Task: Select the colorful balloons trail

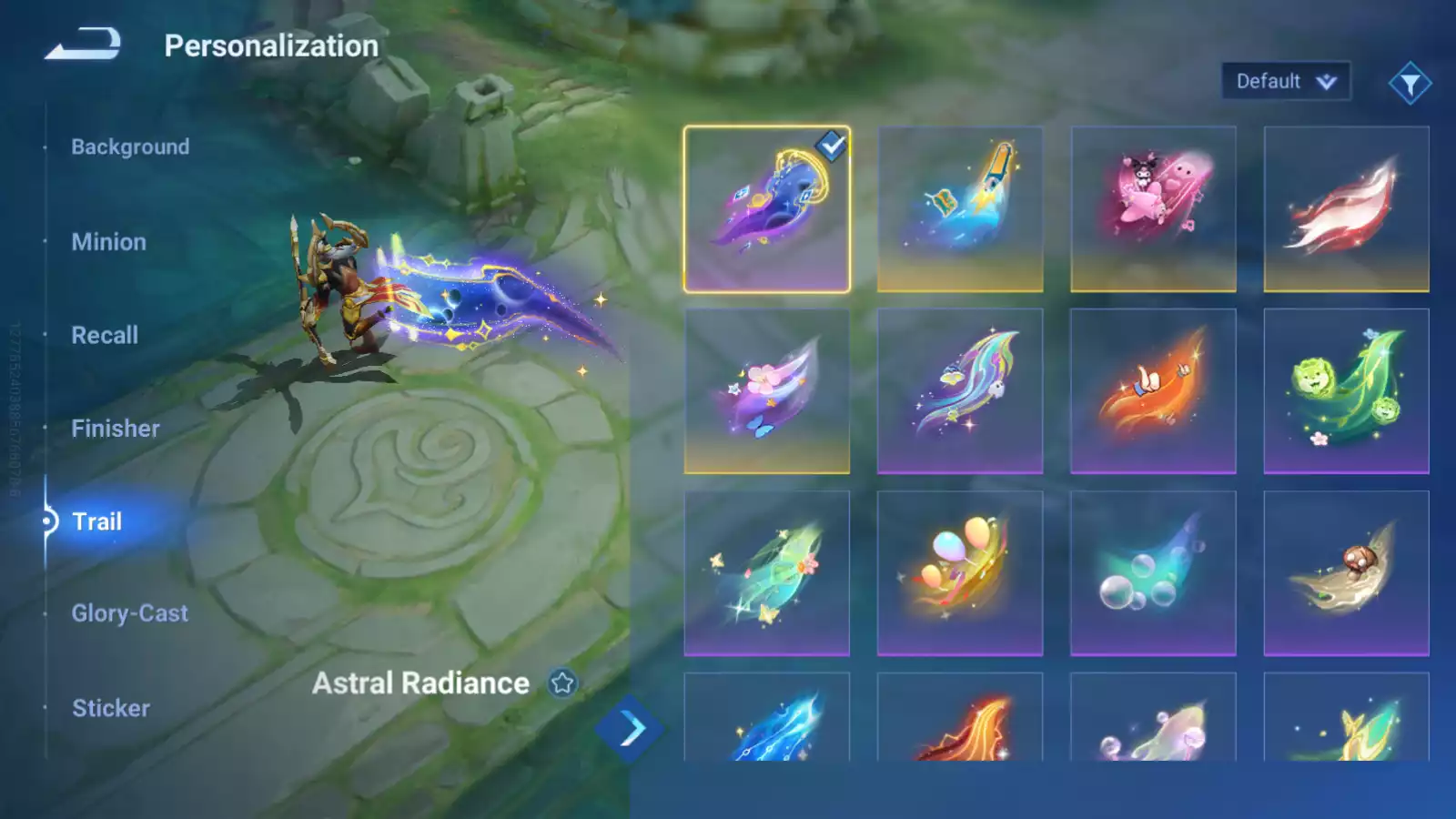Action: (960, 573)
